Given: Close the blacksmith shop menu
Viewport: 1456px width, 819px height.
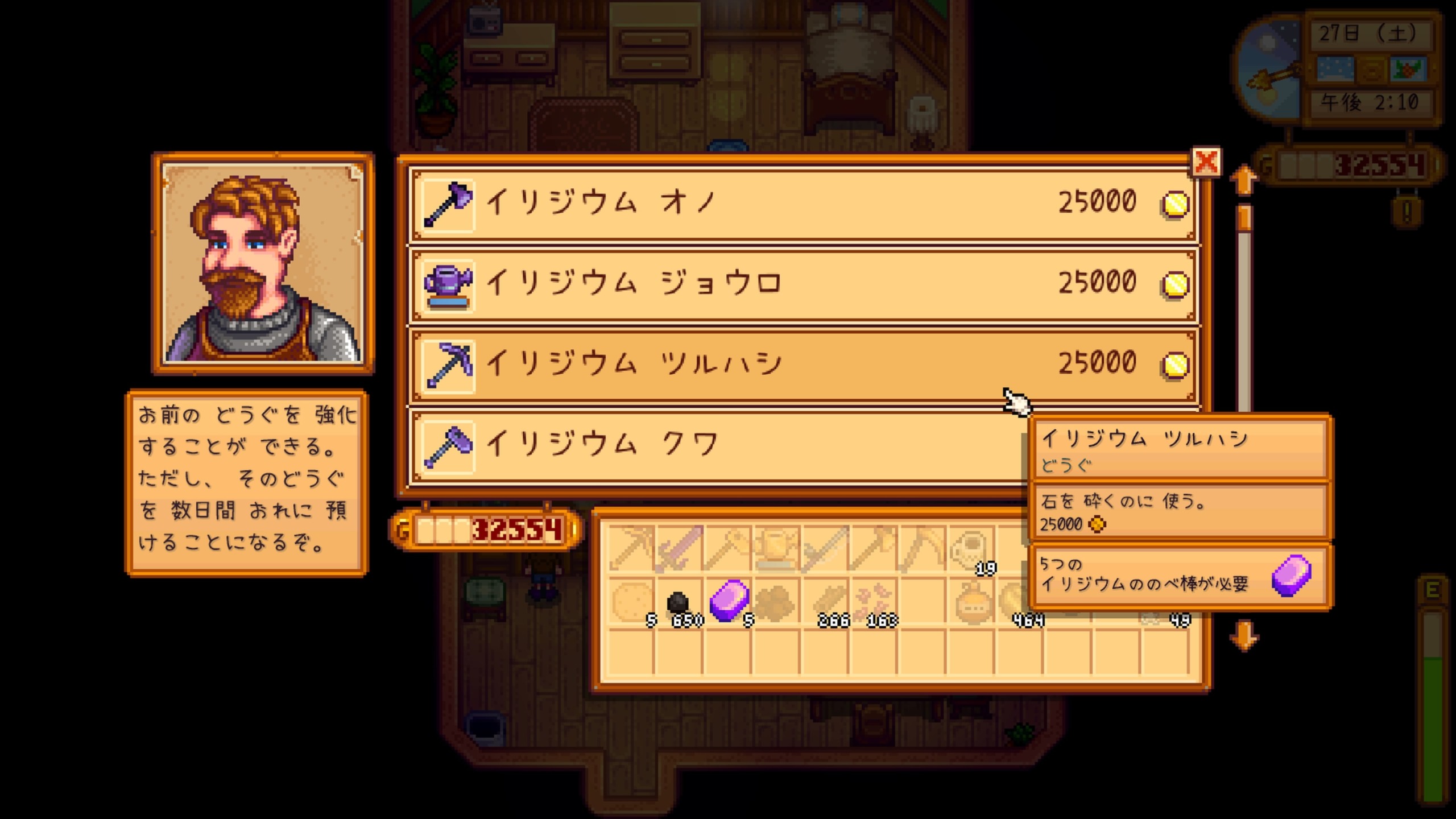Looking at the screenshot, I should (1205, 163).
